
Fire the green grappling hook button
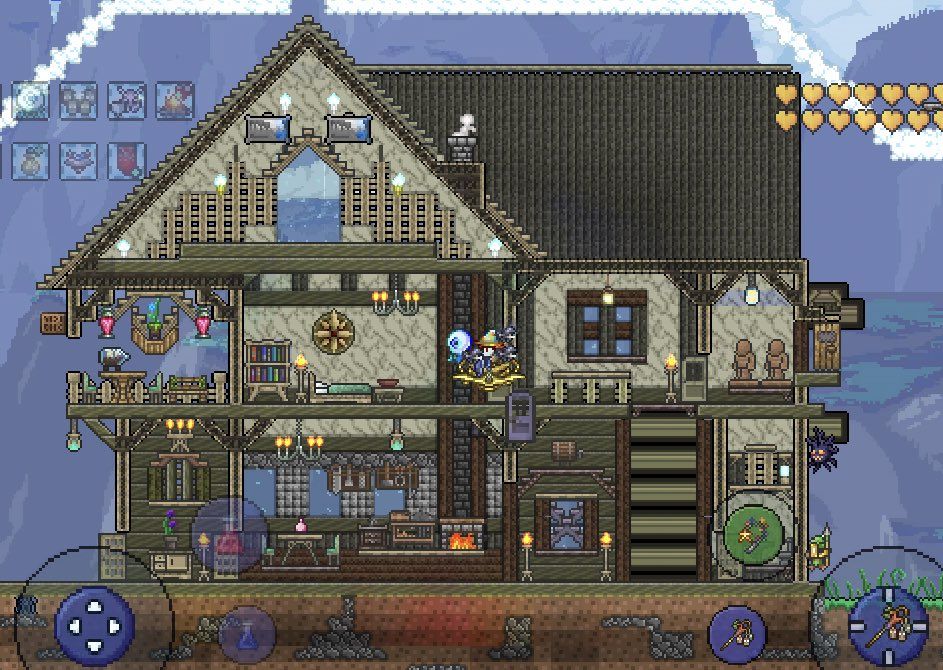click(752, 533)
